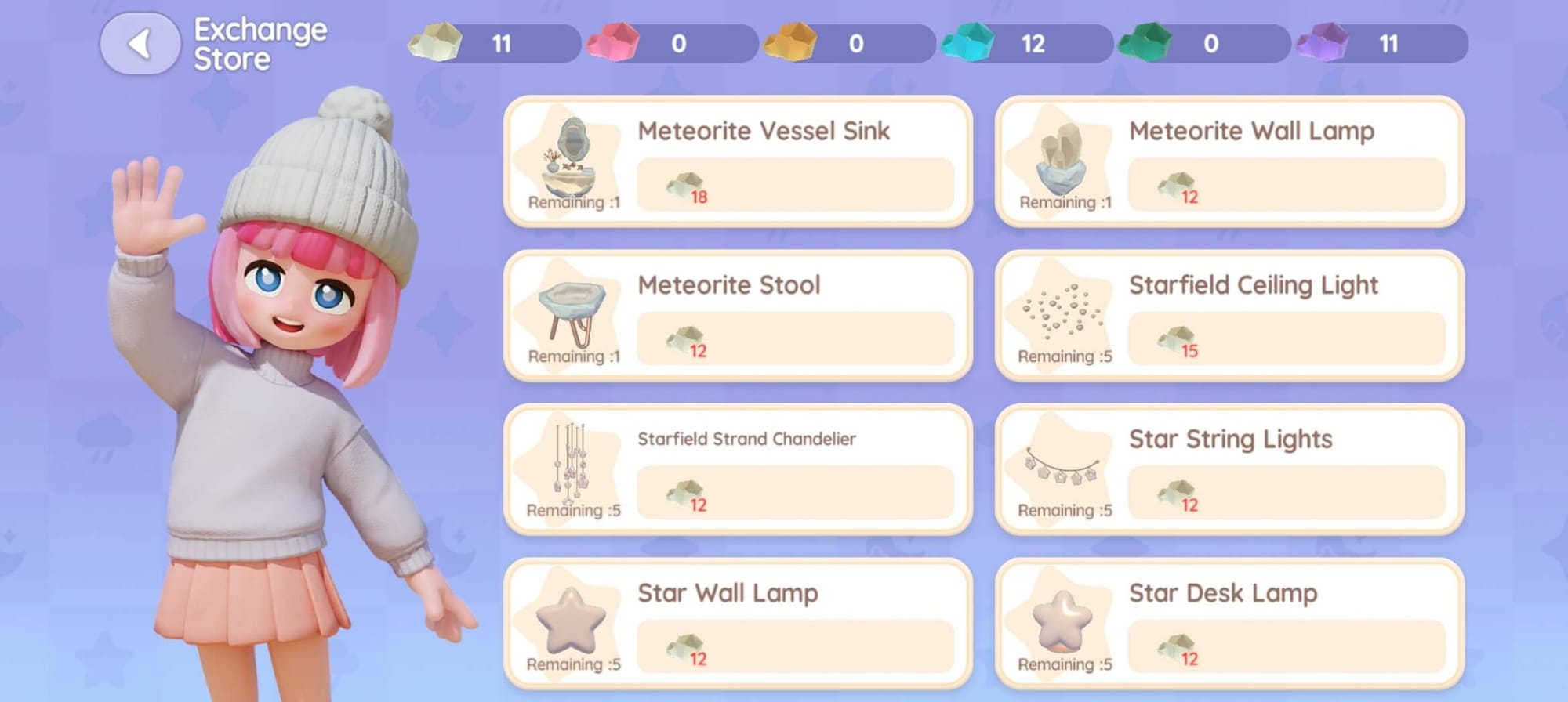Select the Star Desk Lamp entry
This screenshot has width=1568, height=702.
click(1229, 624)
